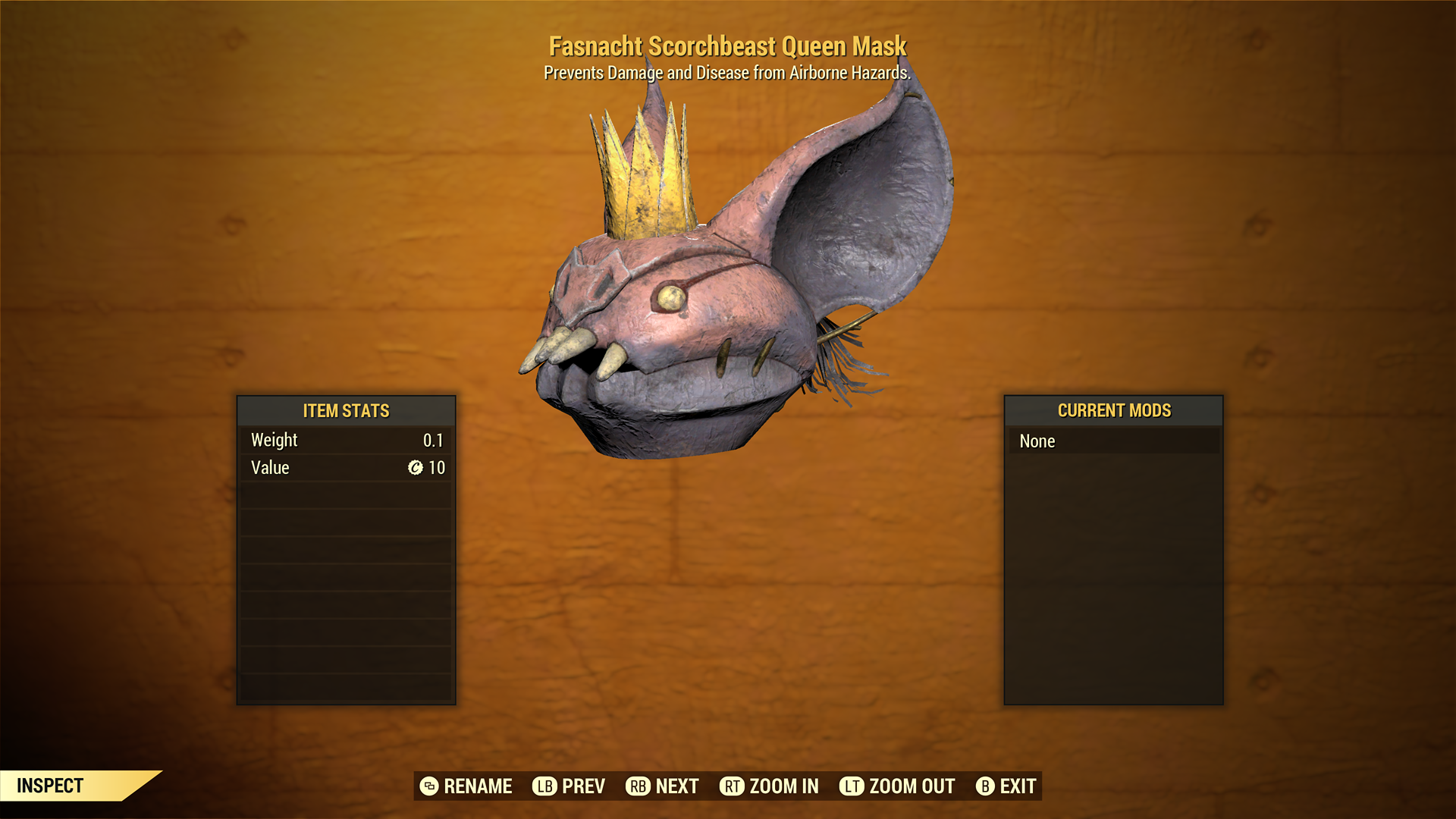Click NEXT to view next item
The width and height of the screenshot is (1456, 819).
[677, 786]
